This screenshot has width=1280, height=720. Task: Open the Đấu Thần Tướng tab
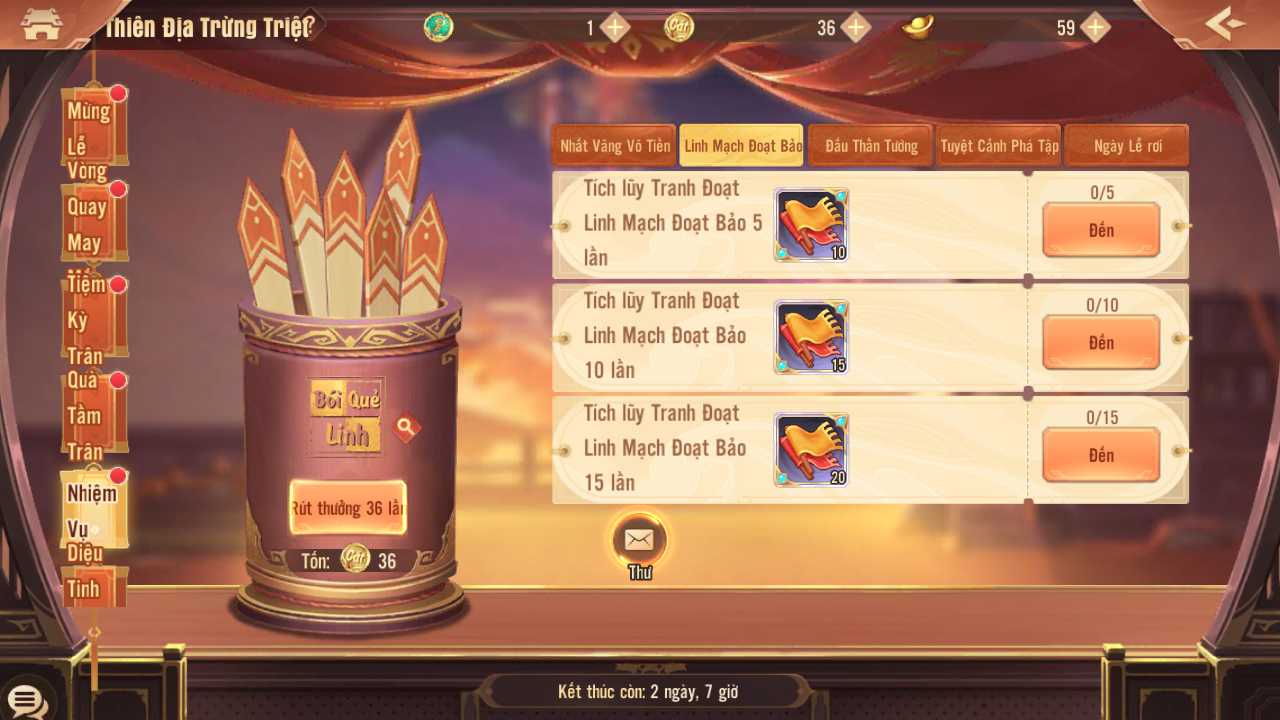(x=871, y=146)
